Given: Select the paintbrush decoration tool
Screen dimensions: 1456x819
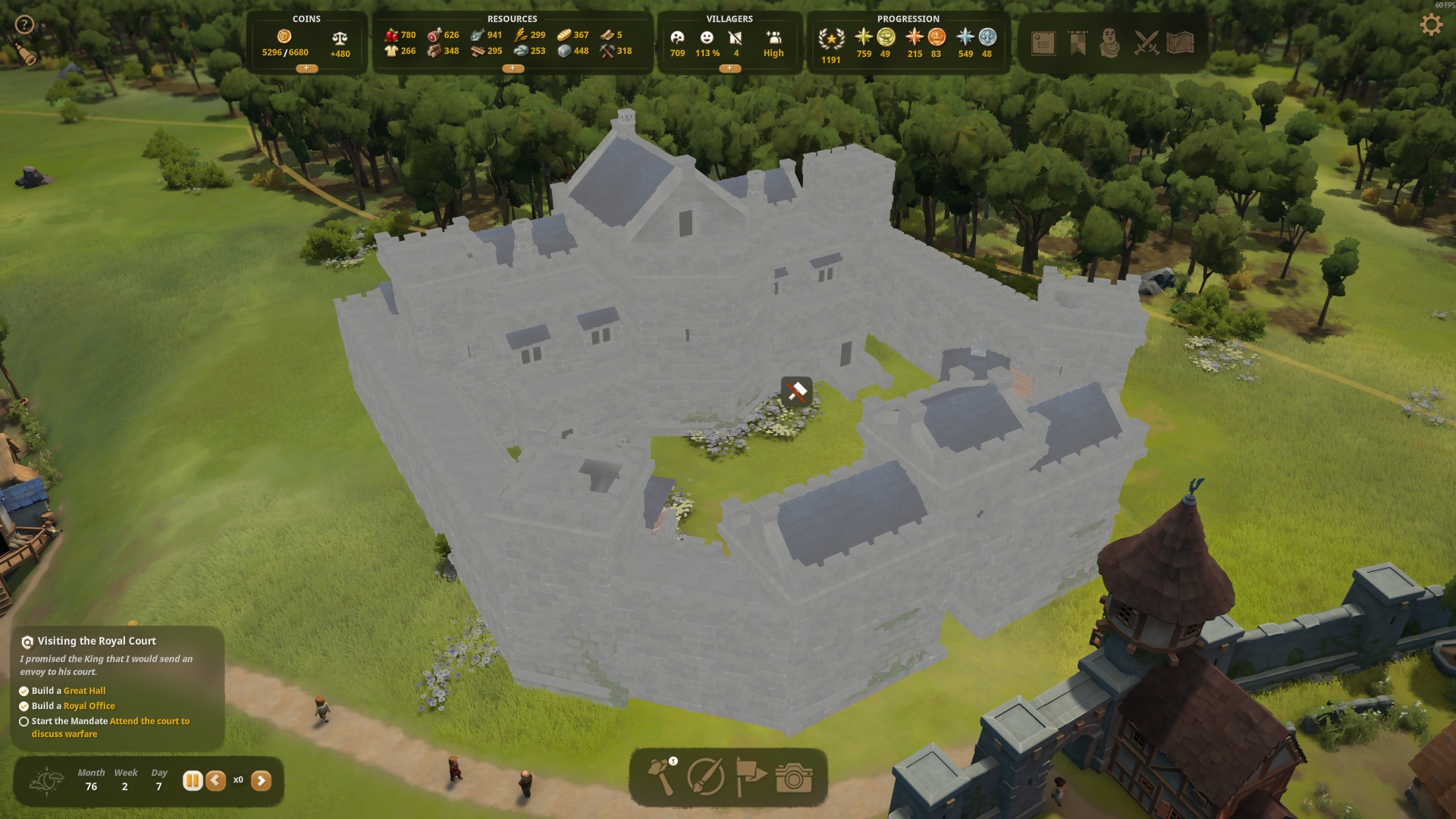Looking at the screenshot, I should (705, 777).
